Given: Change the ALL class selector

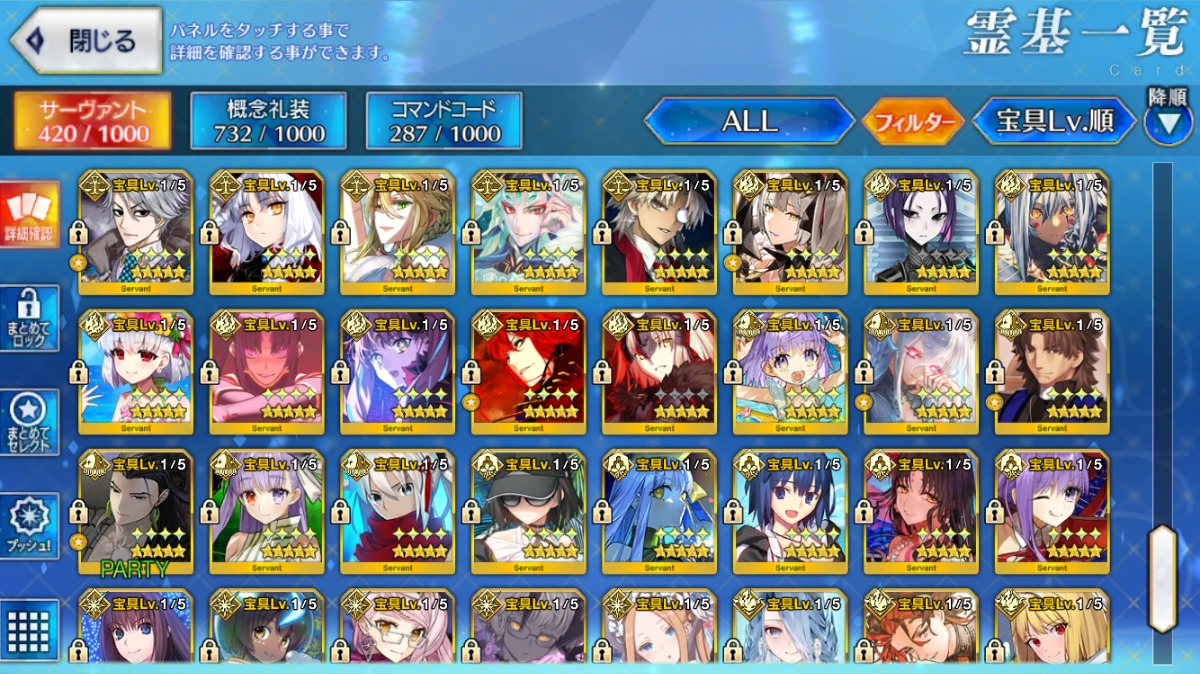Looking at the screenshot, I should point(750,122).
